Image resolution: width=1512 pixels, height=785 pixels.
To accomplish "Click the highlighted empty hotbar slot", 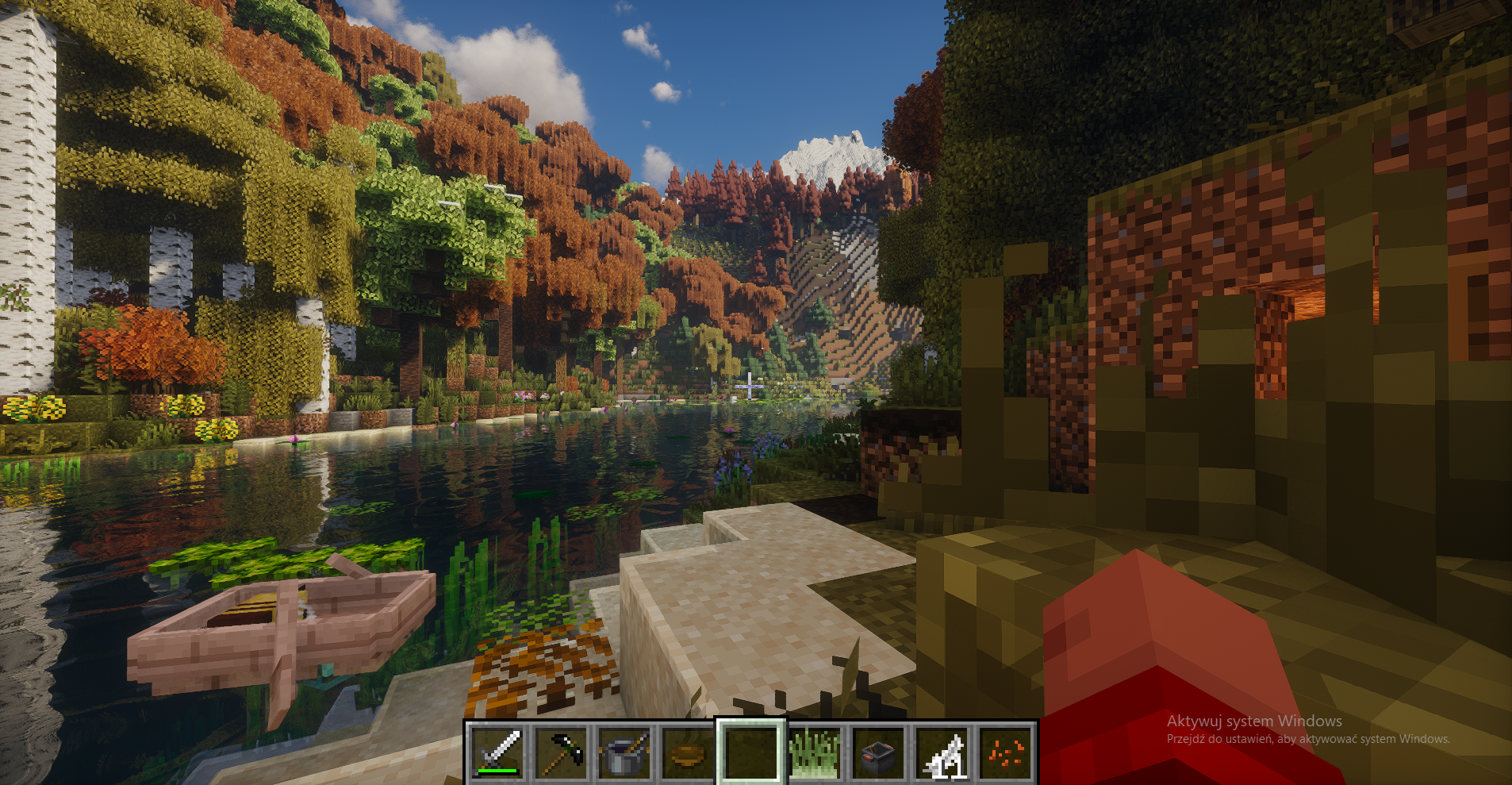I will tap(751, 752).
